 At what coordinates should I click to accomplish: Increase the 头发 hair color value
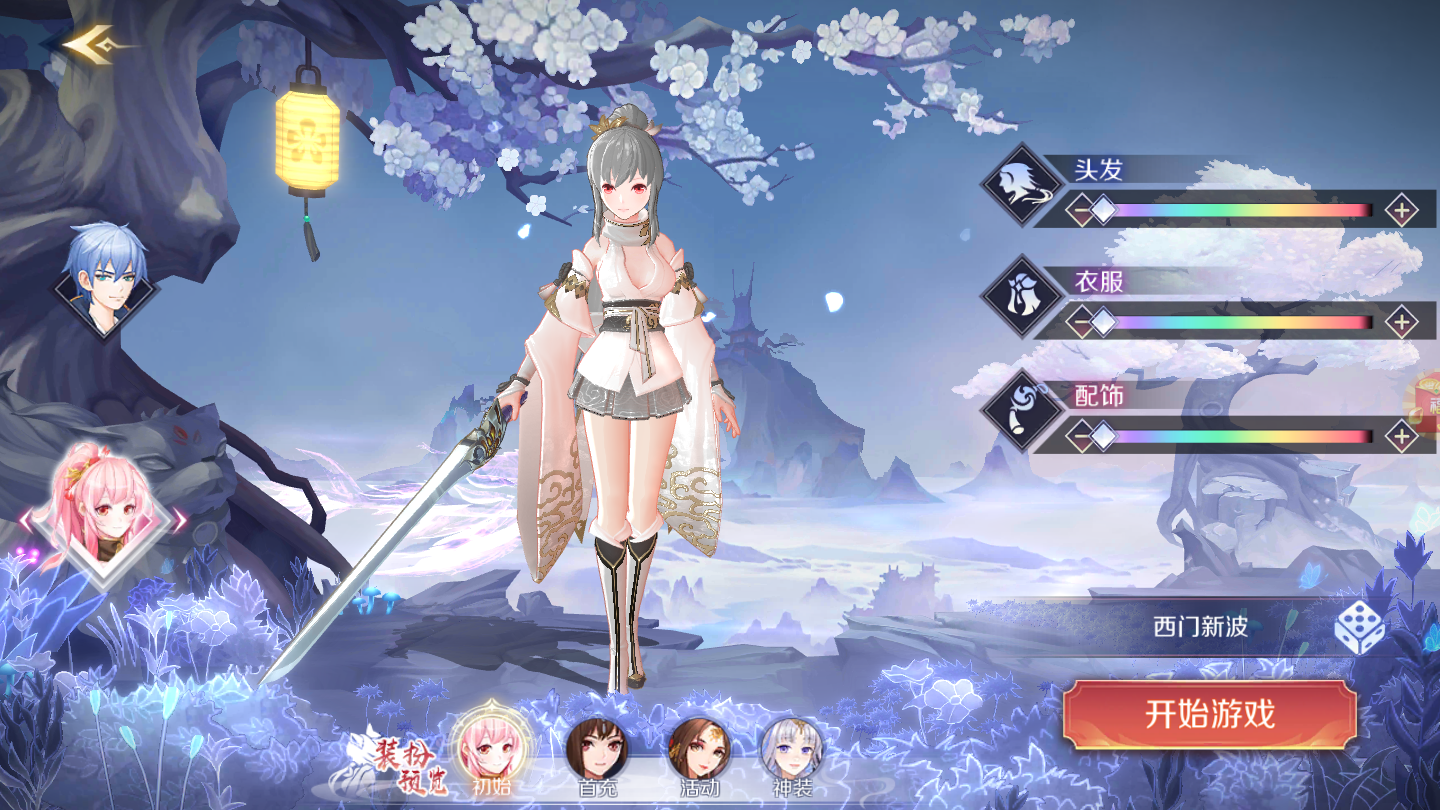coord(1402,211)
